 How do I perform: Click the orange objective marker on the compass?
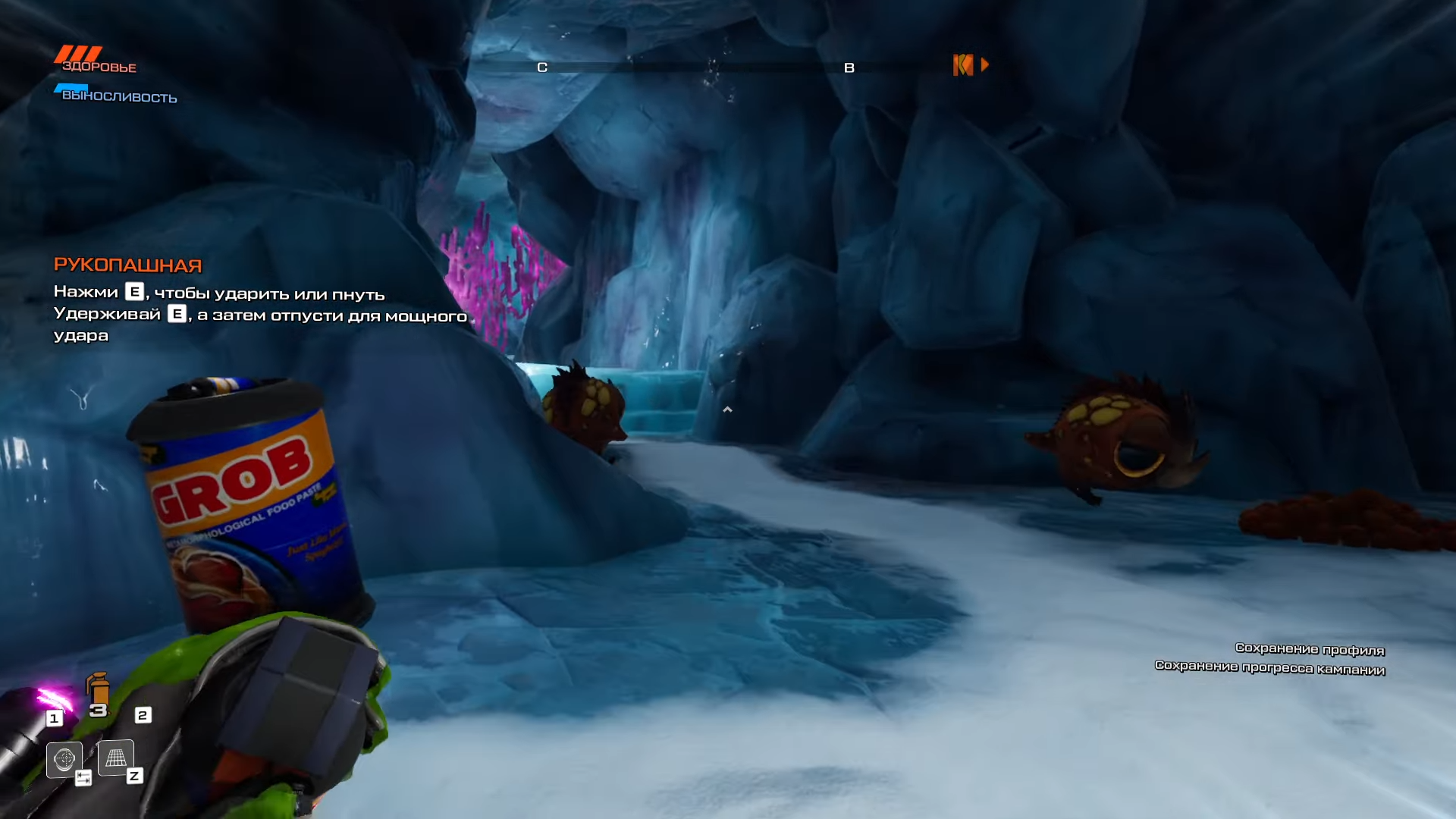coord(963,65)
